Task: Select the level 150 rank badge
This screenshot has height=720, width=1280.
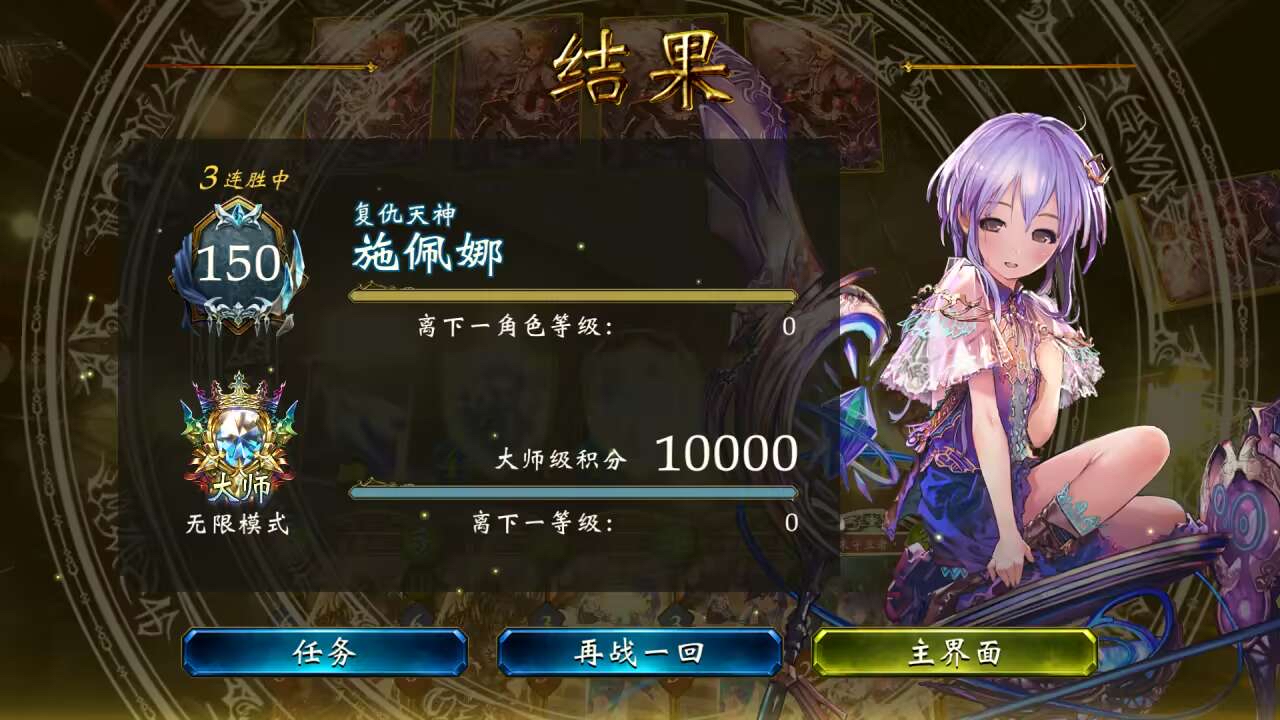Action: pyautogui.click(x=238, y=262)
